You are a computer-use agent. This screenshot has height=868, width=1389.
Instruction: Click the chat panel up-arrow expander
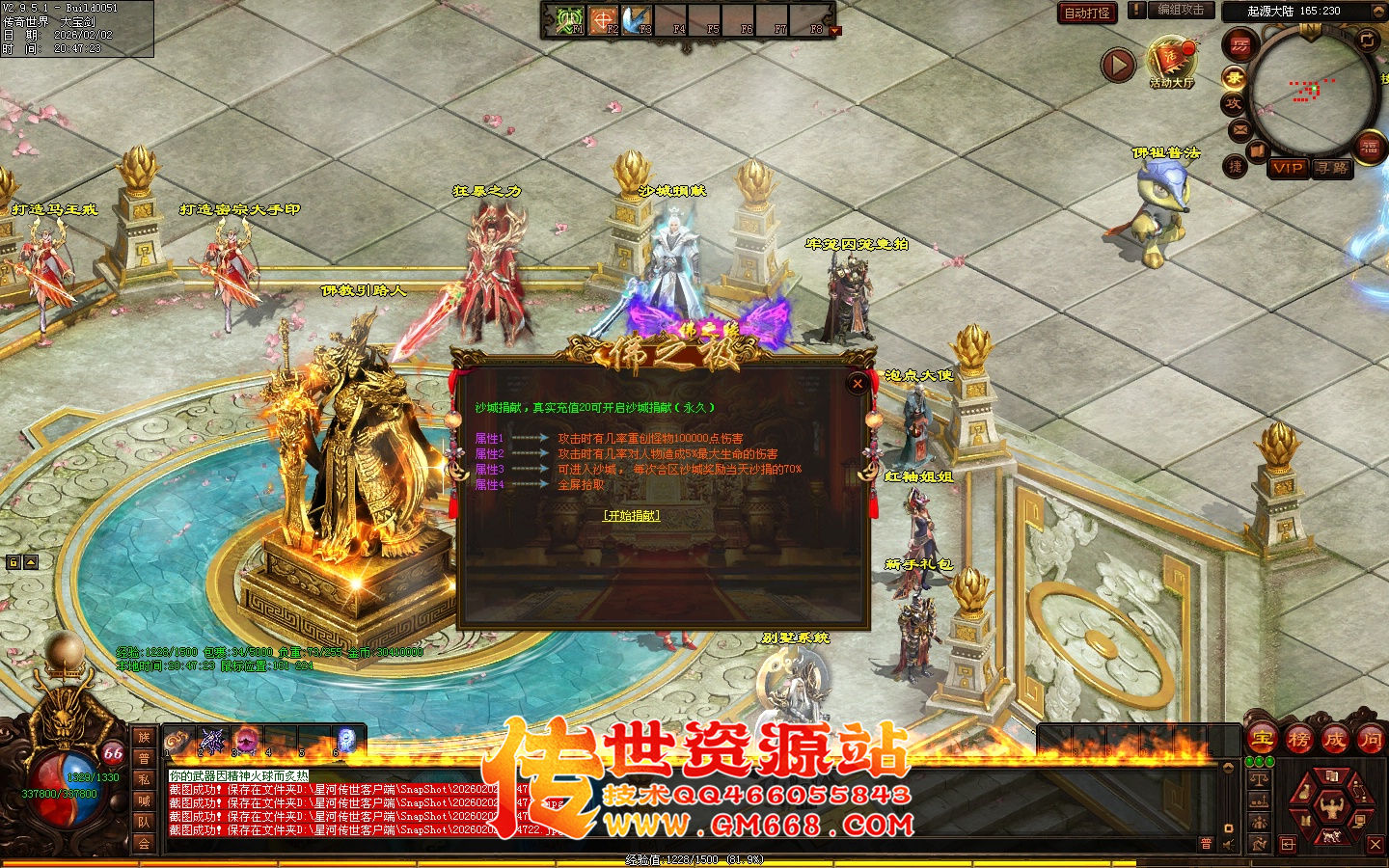pyautogui.click(x=1228, y=767)
